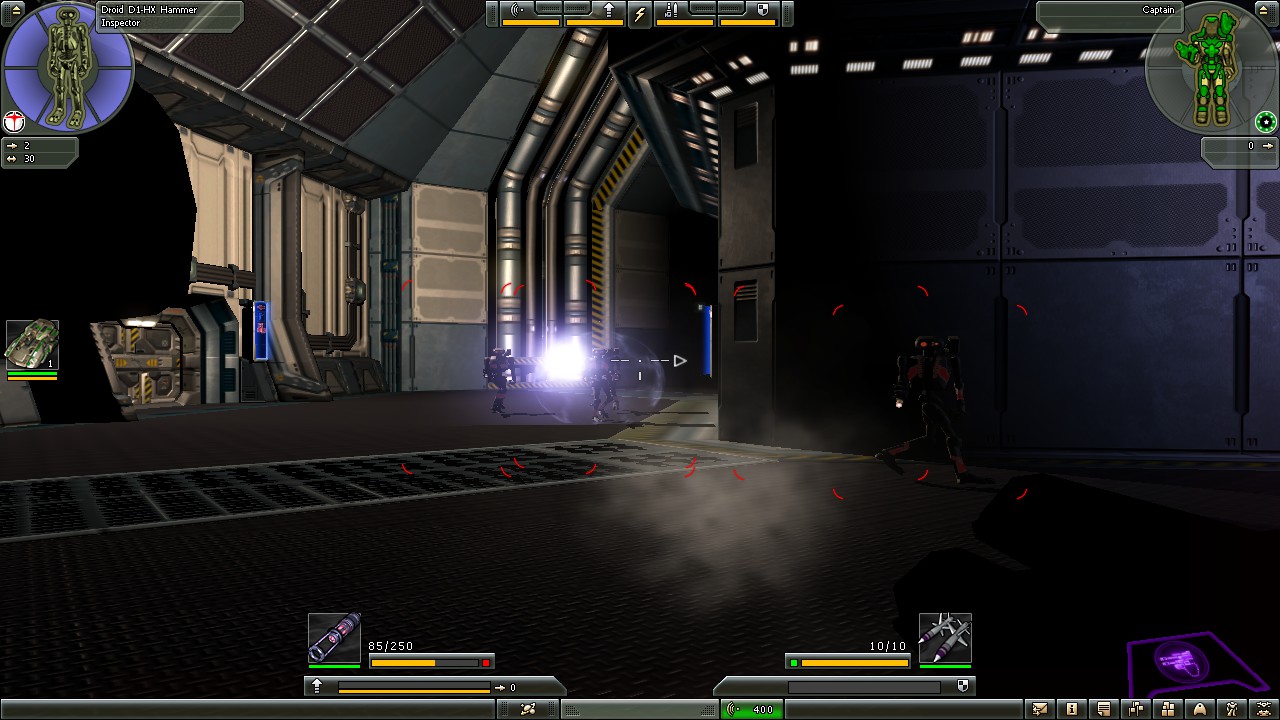Viewport: 1280px width, 720px height.
Task: Open the mission log document icon
Action: (1103, 710)
